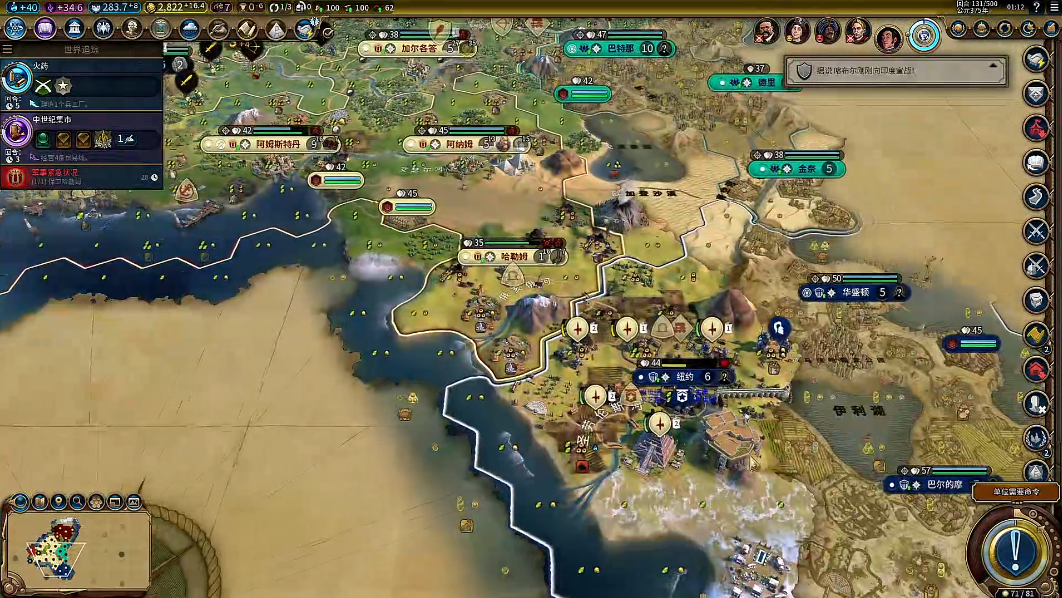Image resolution: width=1062 pixels, height=598 pixels.
Task: Click the minimap
Action: (75, 546)
